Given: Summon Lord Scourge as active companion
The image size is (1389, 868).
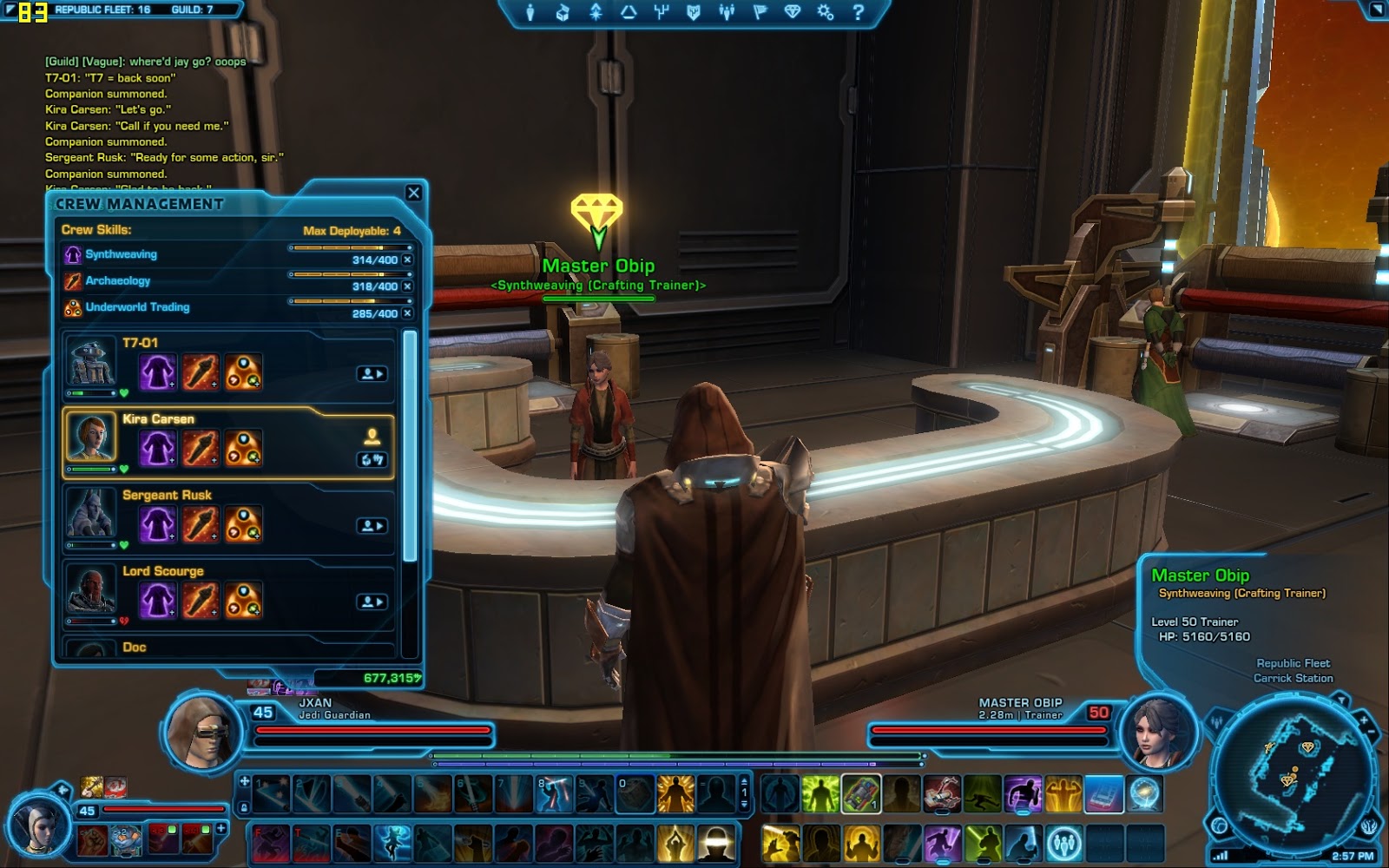Looking at the screenshot, I should pos(372,602).
